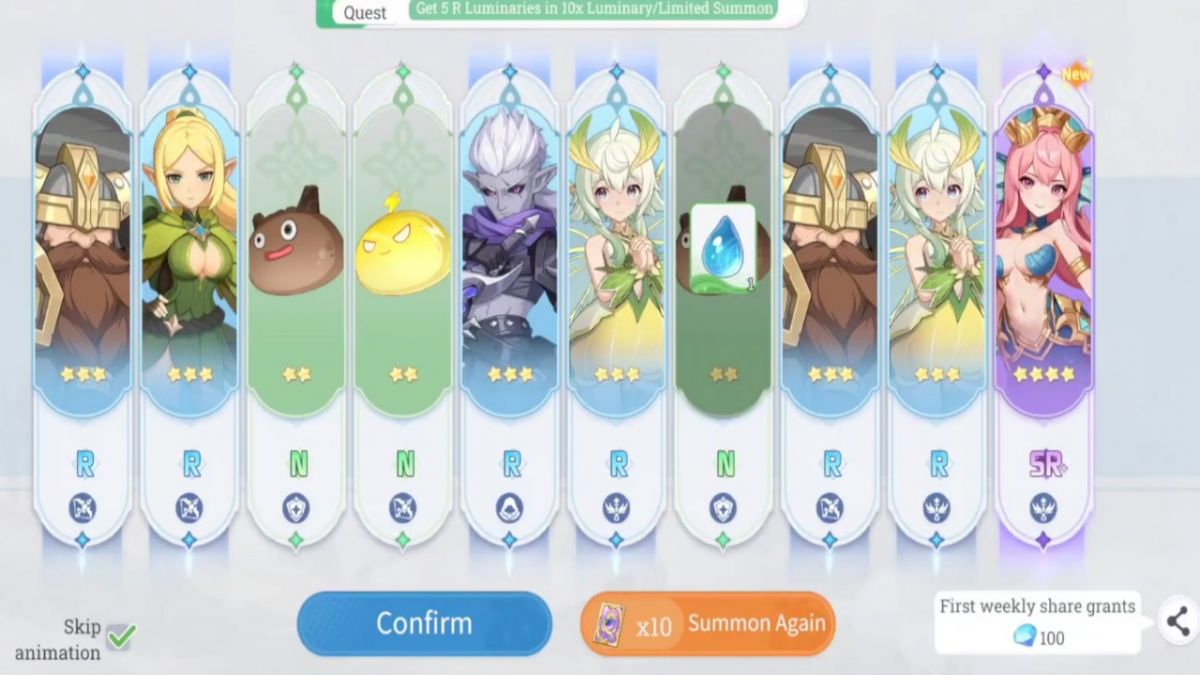Image resolution: width=1200 pixels, height=675 pixels.
Task: Summon Again with x10 tickets
Action: [708, 624]
